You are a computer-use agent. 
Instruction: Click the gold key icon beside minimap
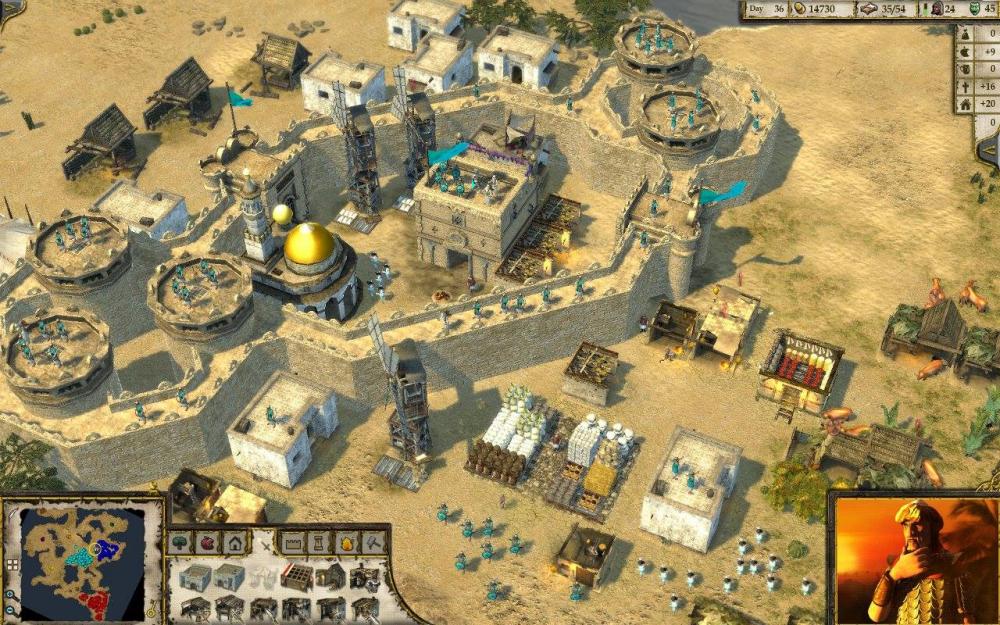pos(153,611)
